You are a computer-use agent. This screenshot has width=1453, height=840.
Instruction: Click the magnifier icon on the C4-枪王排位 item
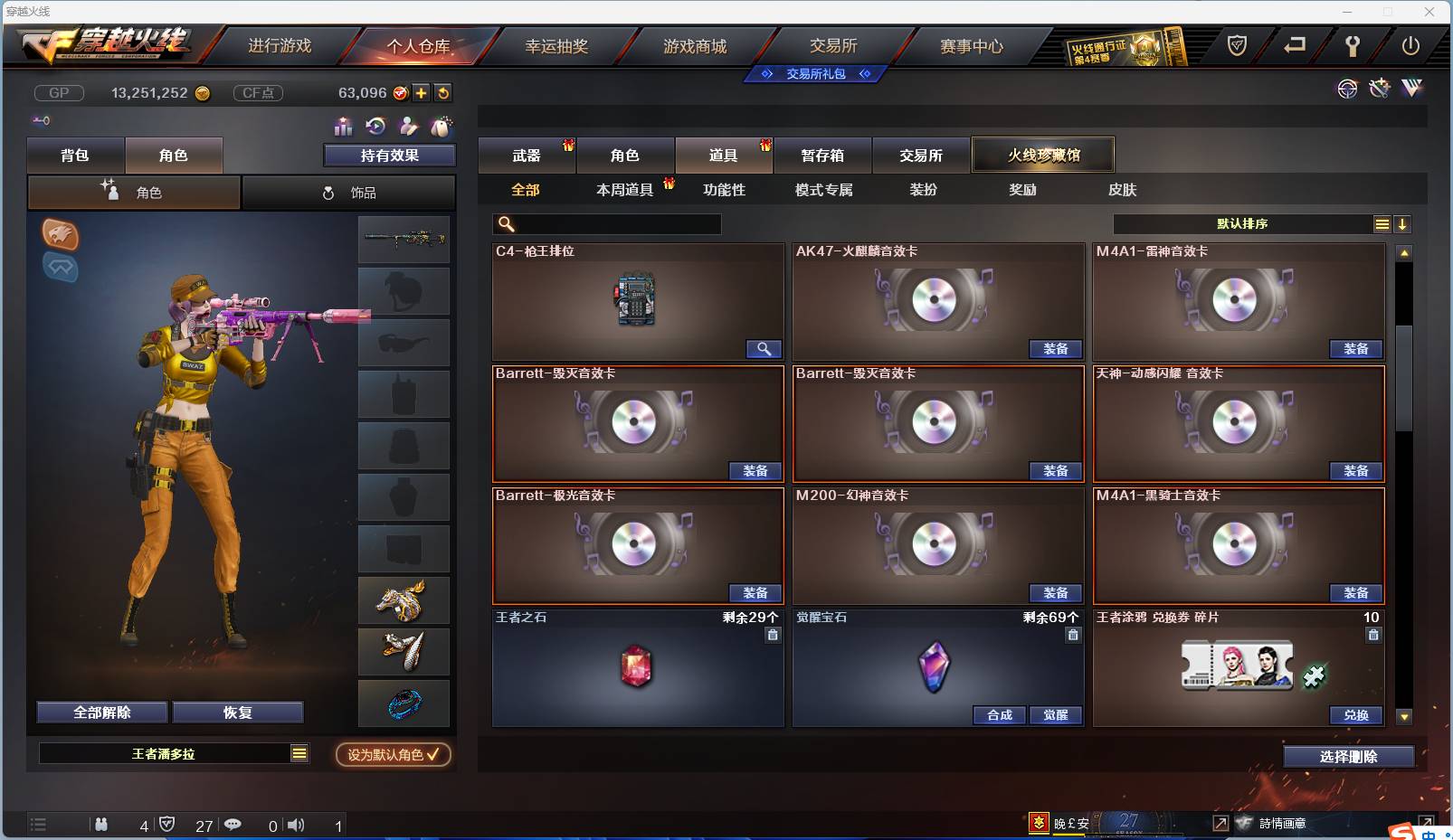click(764, 349)
